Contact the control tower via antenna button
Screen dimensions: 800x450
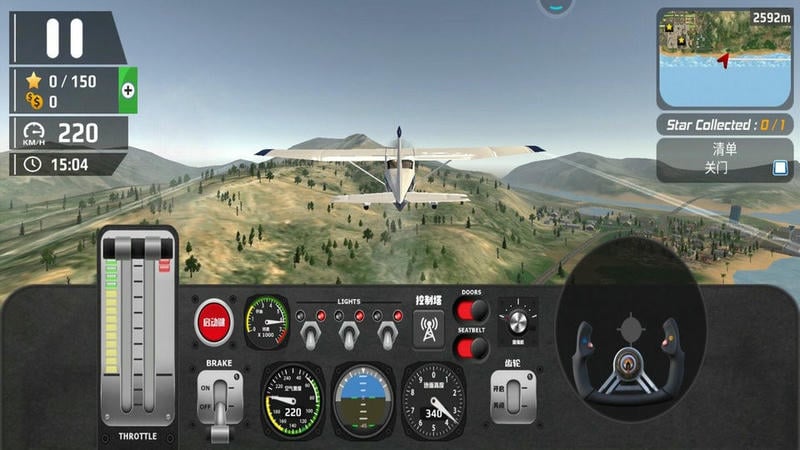pyautogui.click(x=429, y=329)
